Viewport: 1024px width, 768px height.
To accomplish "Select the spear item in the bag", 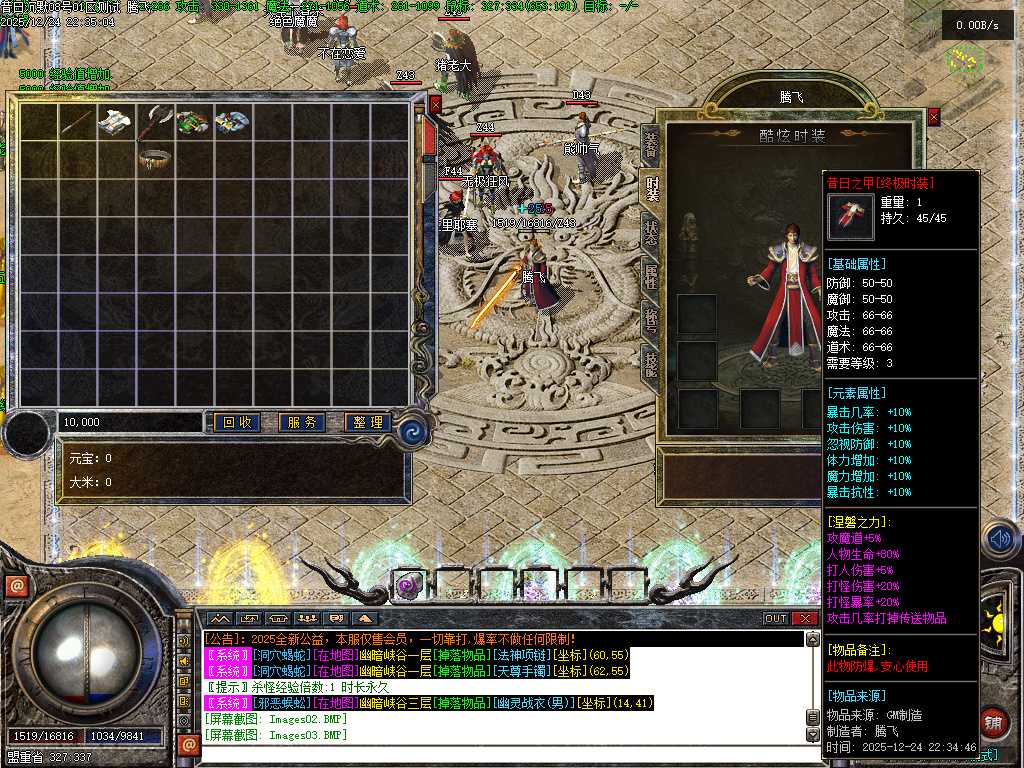I will point(77,122).
